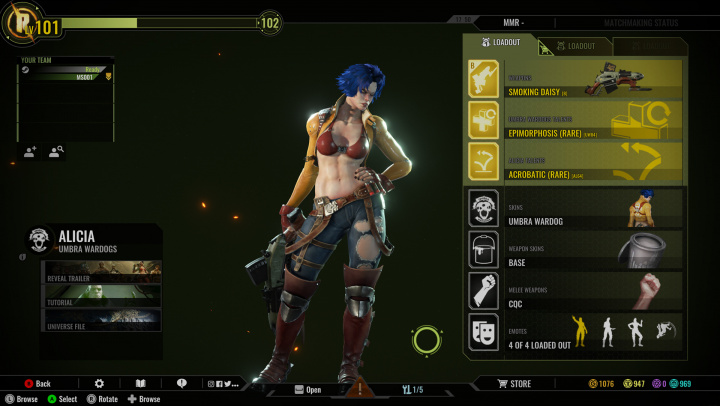
Task: Click the Open button in bottom bar
Action: click(307, 390)
